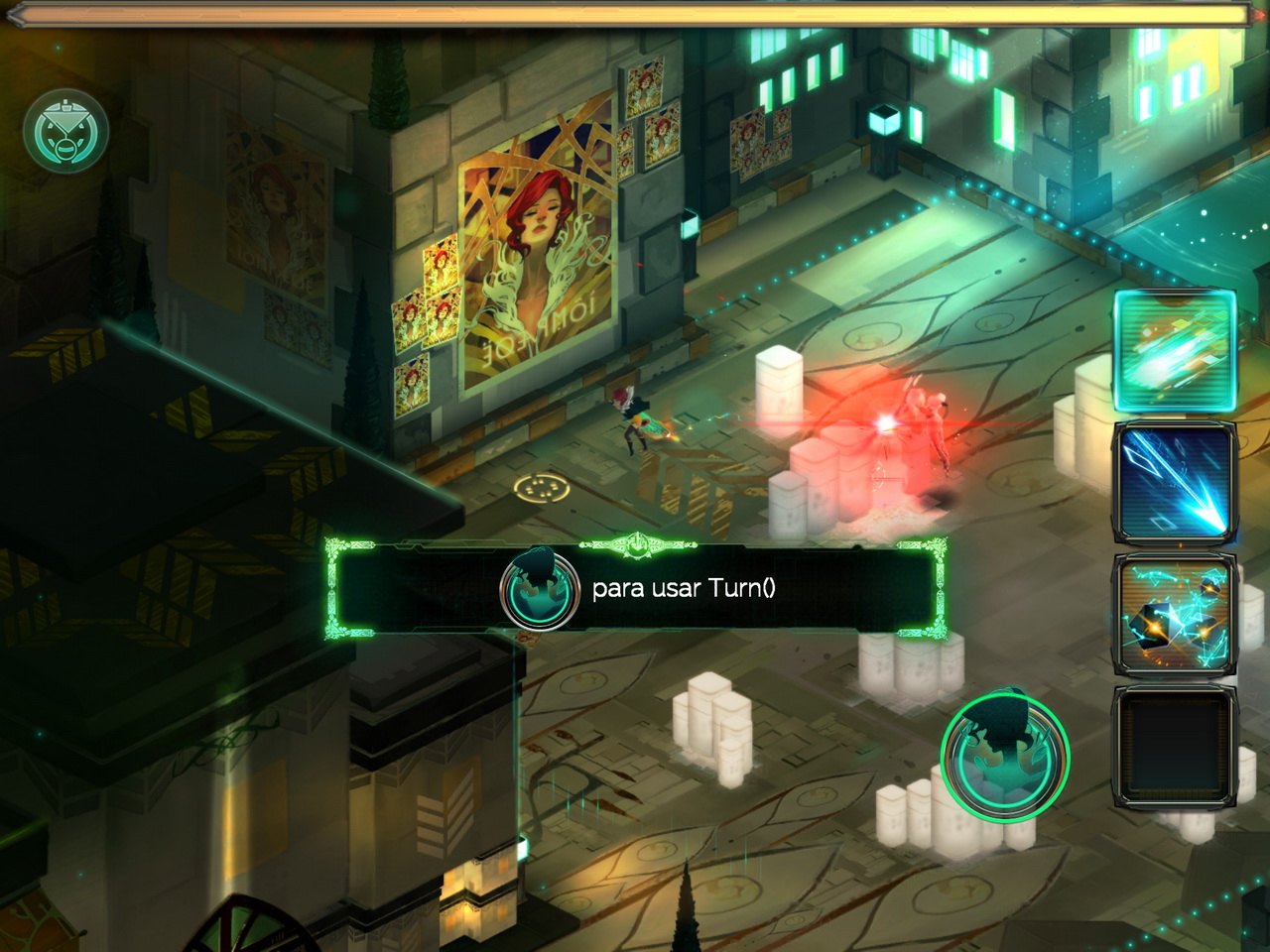The height and width of the screenshot is (952, 1270).
Task: Open the round teal triangle-emblem menu button
Action: point(65,132)
